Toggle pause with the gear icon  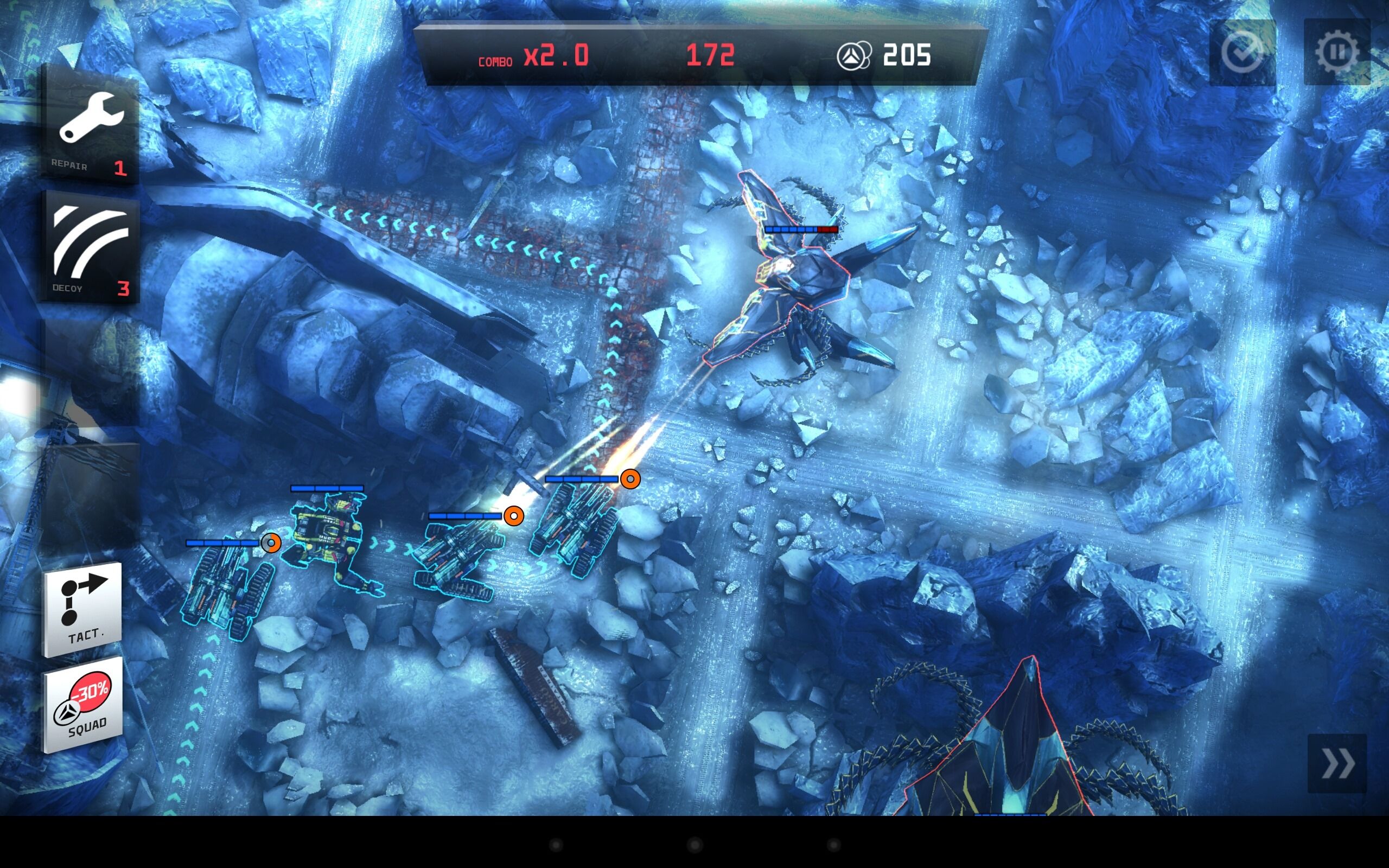[x=1337, y=52]
